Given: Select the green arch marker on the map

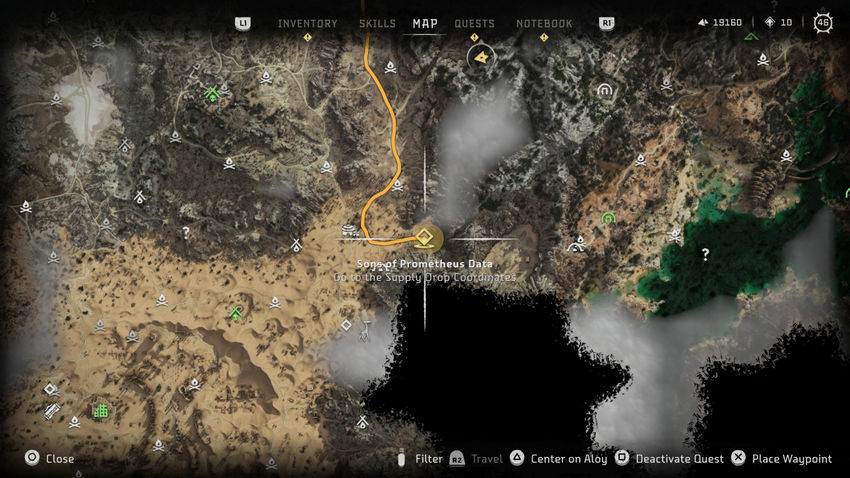Looking at the screenshot, I should 607,218.
